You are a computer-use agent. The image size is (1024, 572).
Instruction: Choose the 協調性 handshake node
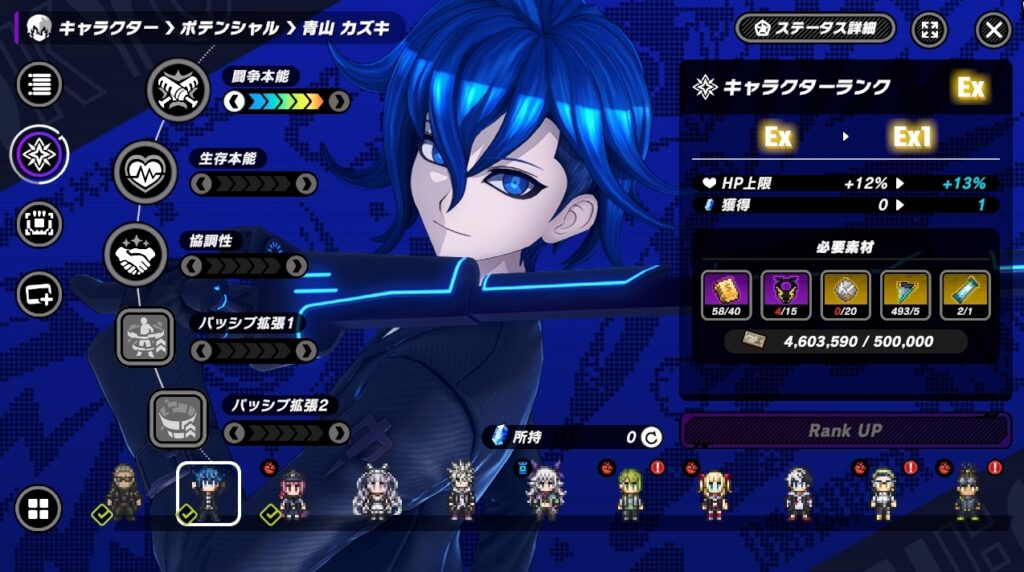point(135,255)
